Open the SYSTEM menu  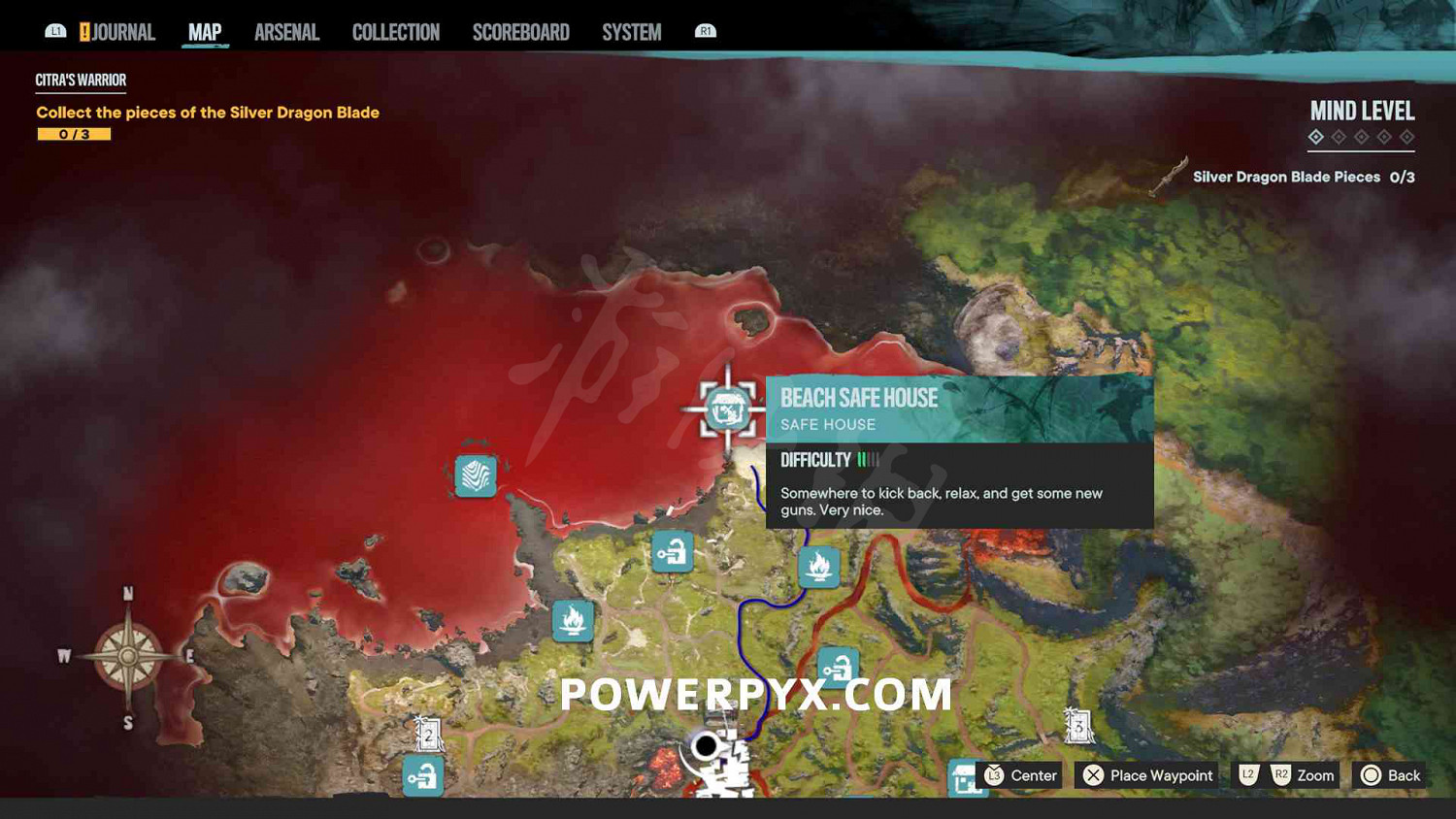pyautogui.click(x=631, y=31)
